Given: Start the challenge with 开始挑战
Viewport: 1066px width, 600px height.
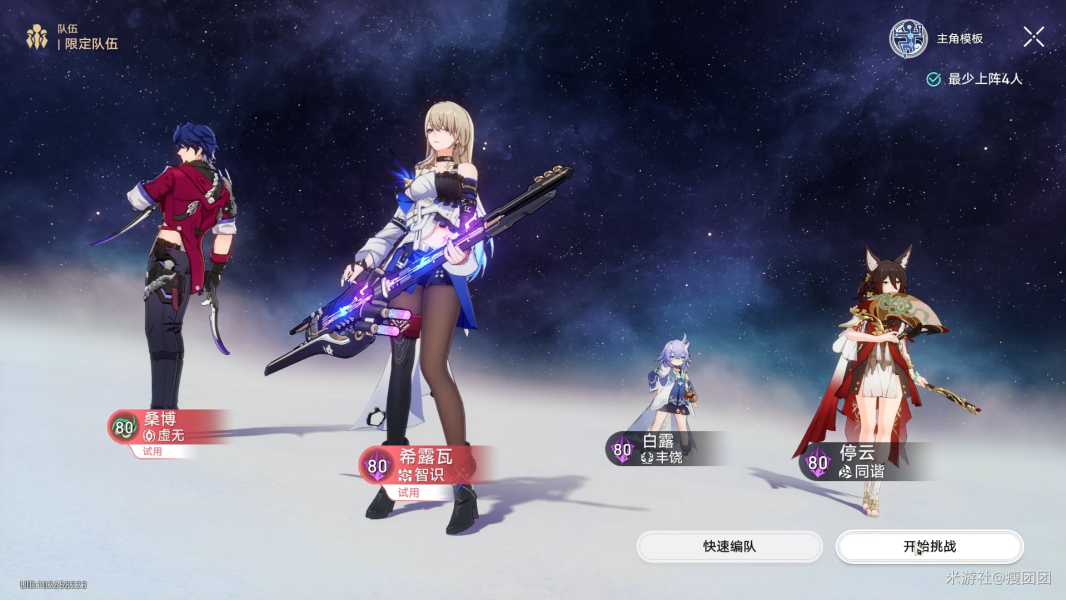Looking at the screenshot, I should click(x=929, y=547).
